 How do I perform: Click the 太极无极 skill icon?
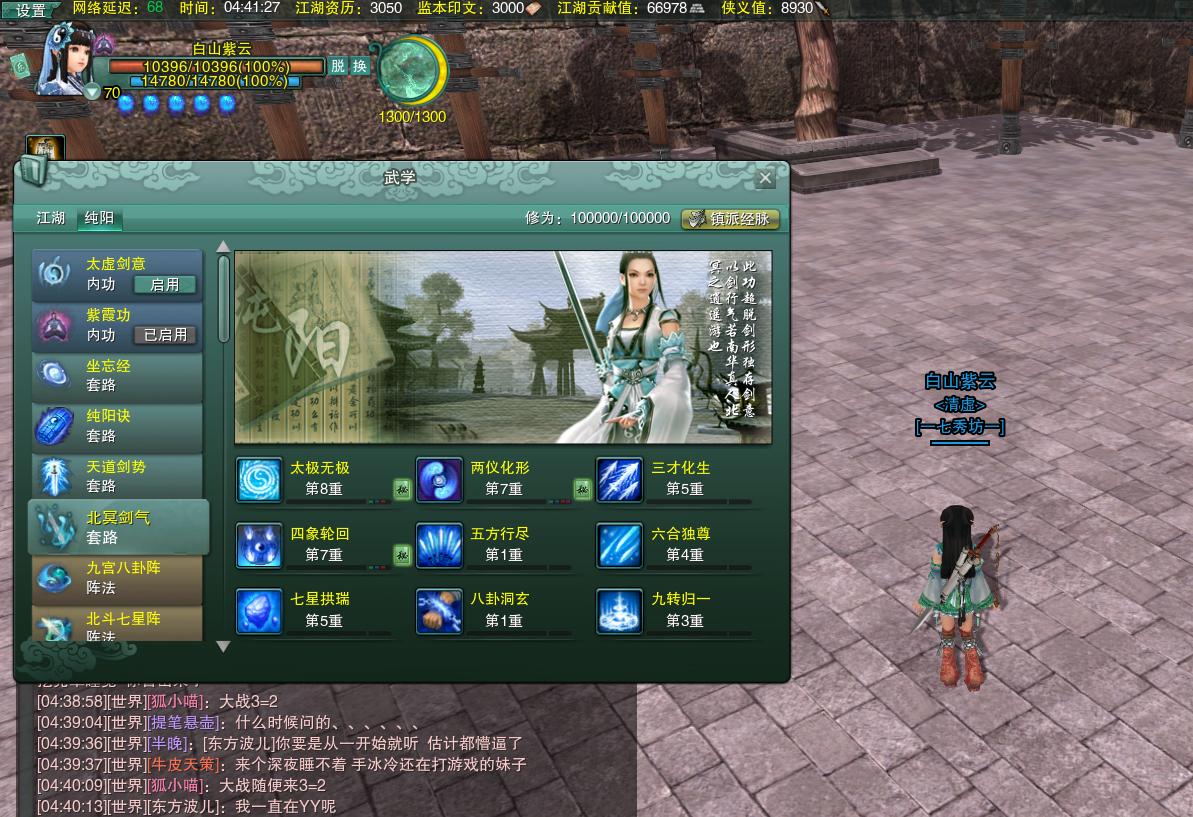click(259, 480)
